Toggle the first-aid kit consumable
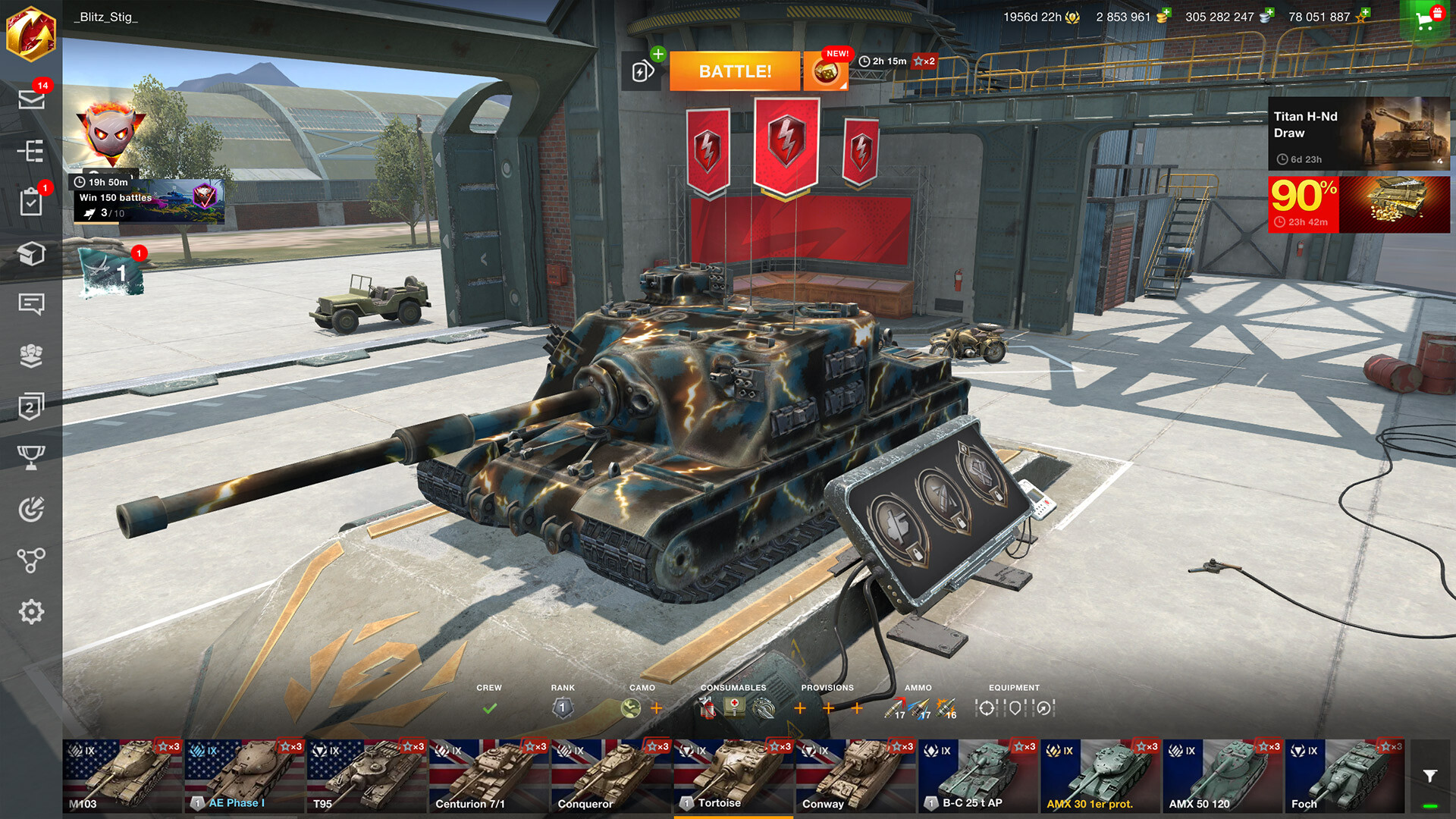1456x819 pixels. tap(733, 709)
